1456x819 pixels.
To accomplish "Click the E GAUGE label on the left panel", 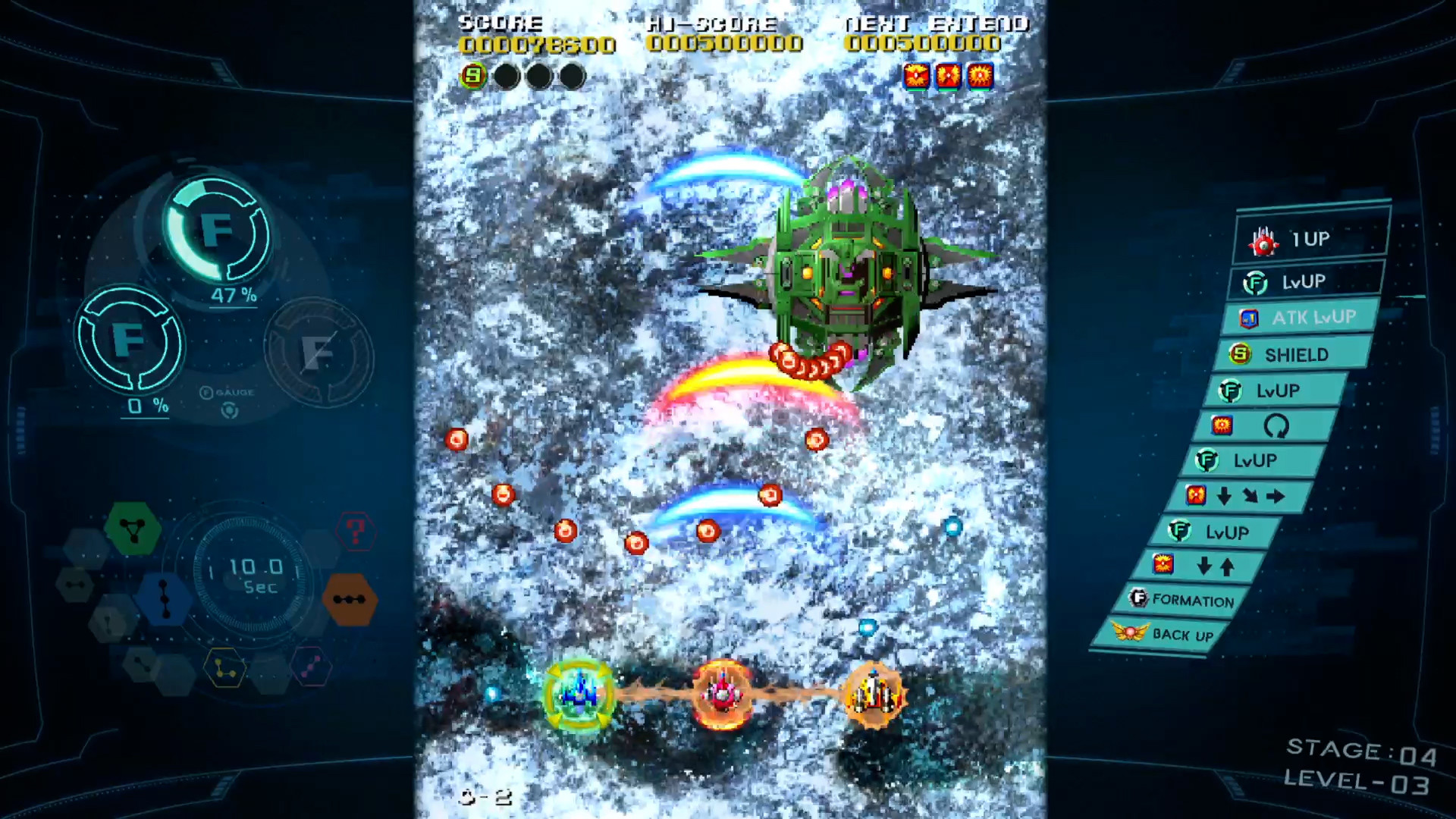I will [x=227, y=392].
